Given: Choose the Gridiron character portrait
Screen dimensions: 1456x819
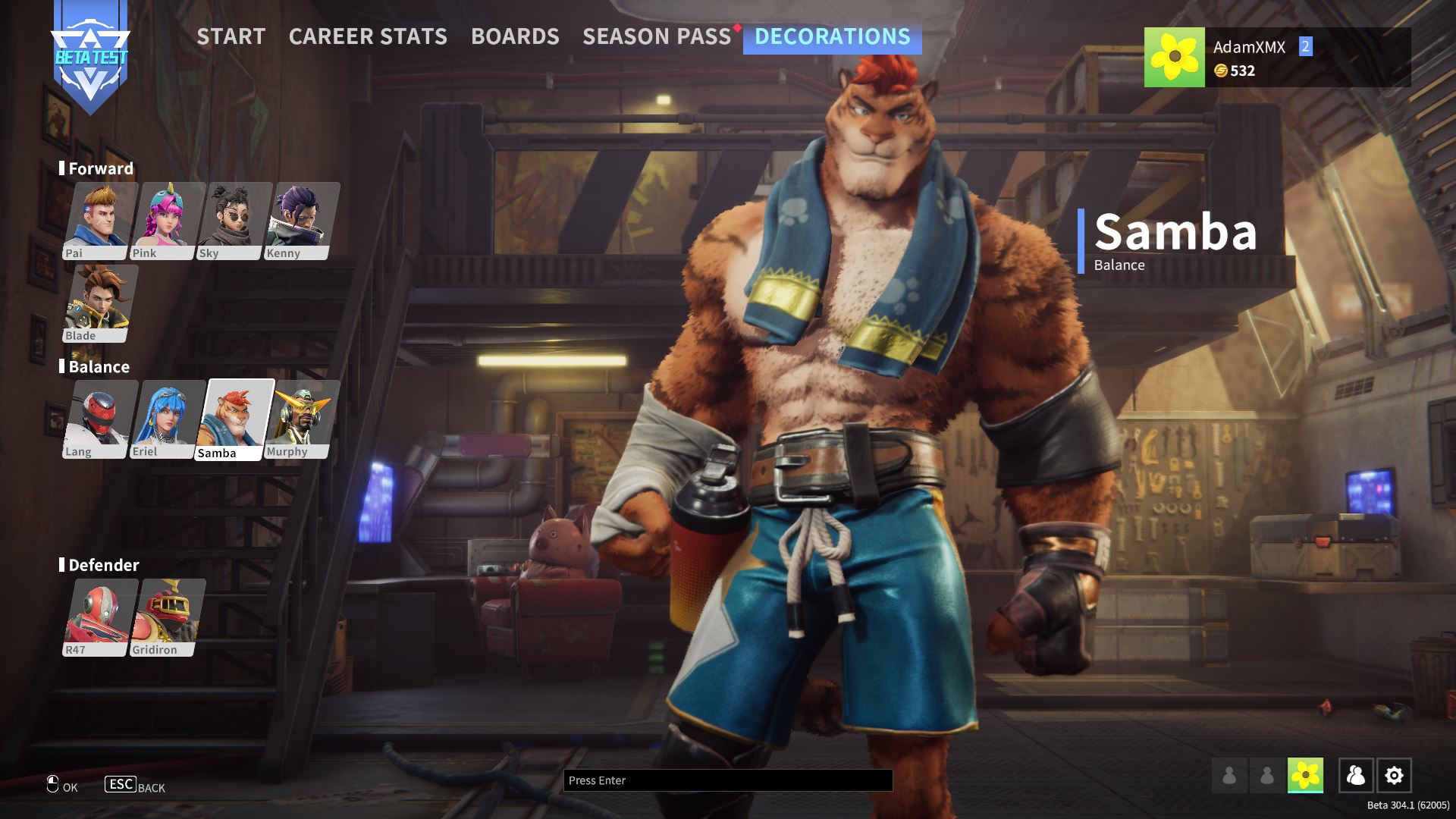Looking at the screenshot, I should point(167,617).
